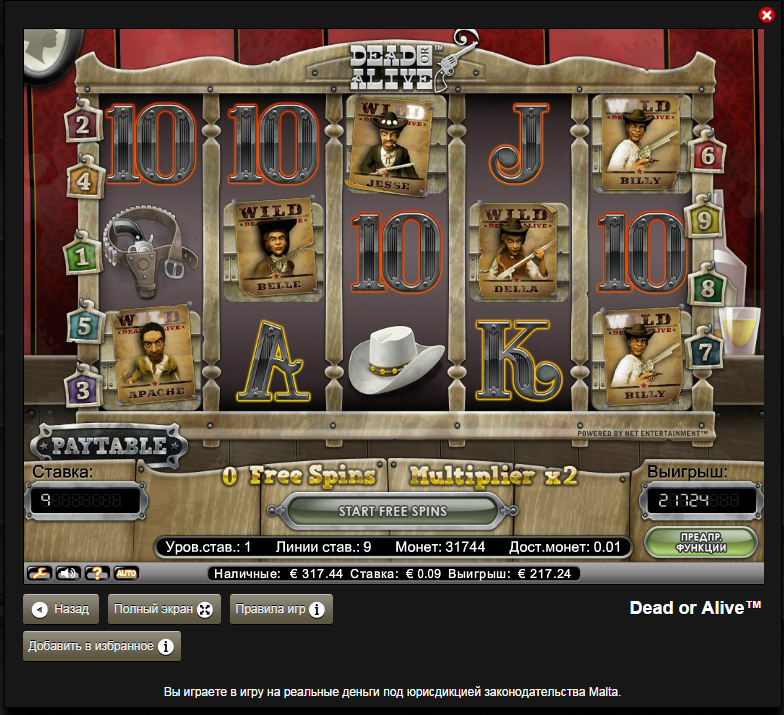Image resolution: width=784 pixels, height=715 pixels.
Task: Select bet line marker number 6
Action: coord(707,156)
